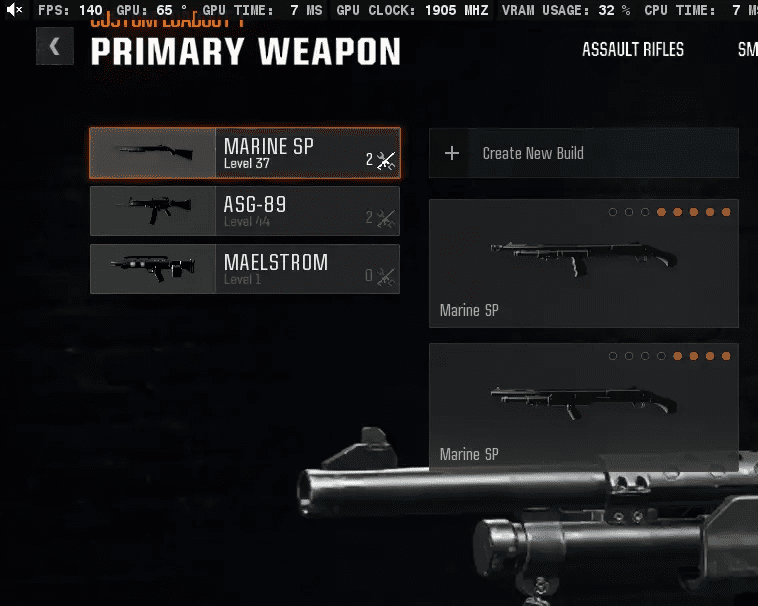Viewport: 758px width, 606px height.
Task: Select the Marine SP weapon row
Action: pyautogui.click(x=244, y=153)
